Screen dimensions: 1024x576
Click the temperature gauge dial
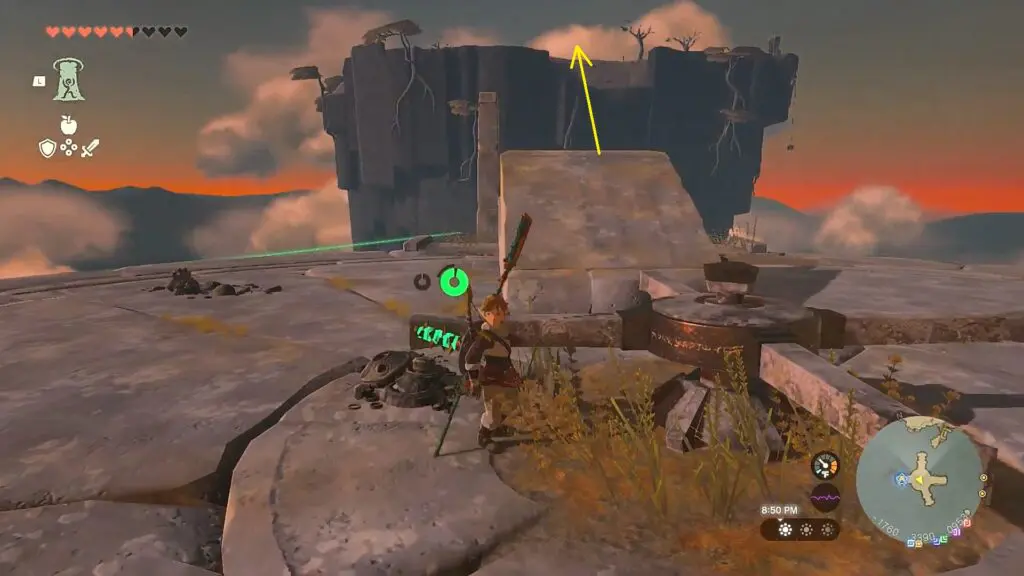click(x=825, y=465)
